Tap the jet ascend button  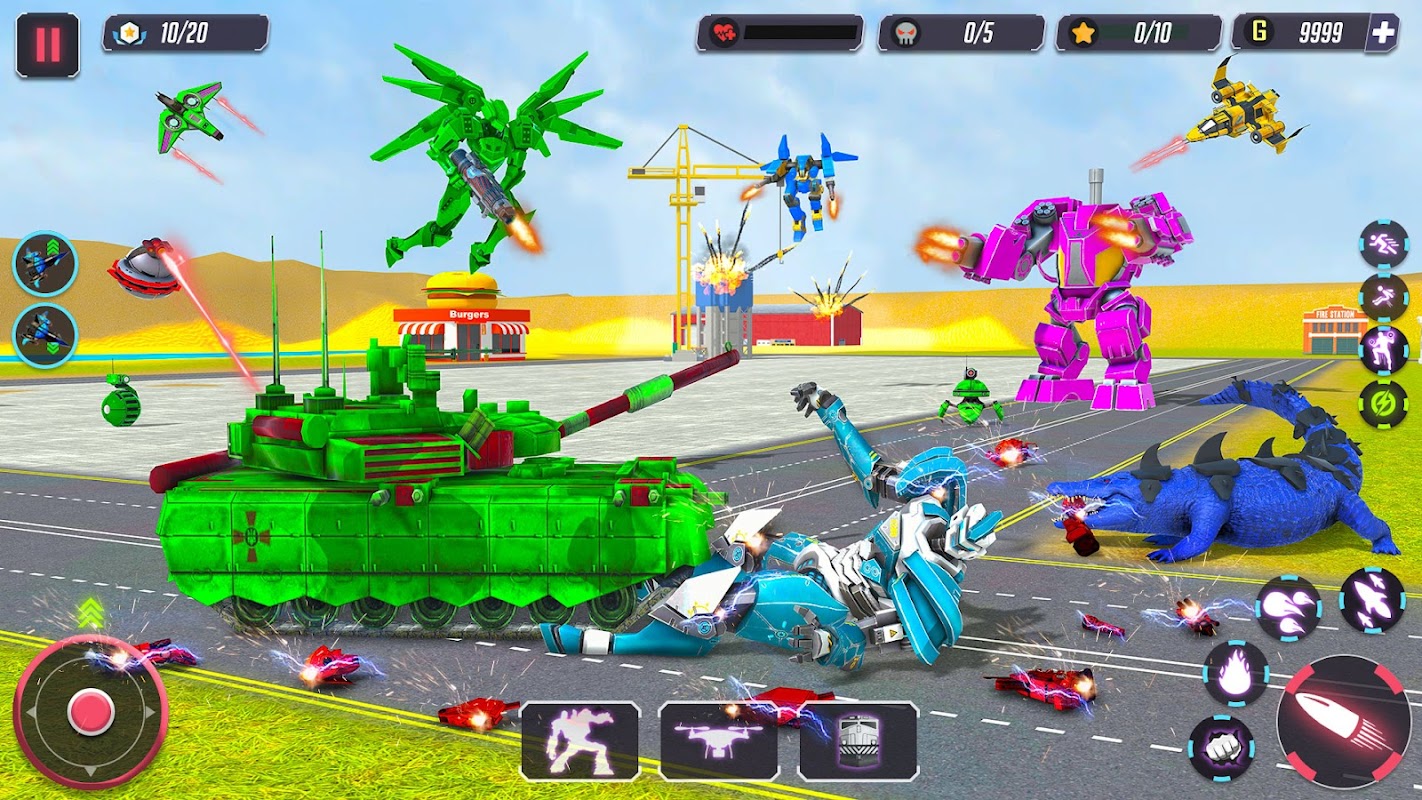(45, 264)
